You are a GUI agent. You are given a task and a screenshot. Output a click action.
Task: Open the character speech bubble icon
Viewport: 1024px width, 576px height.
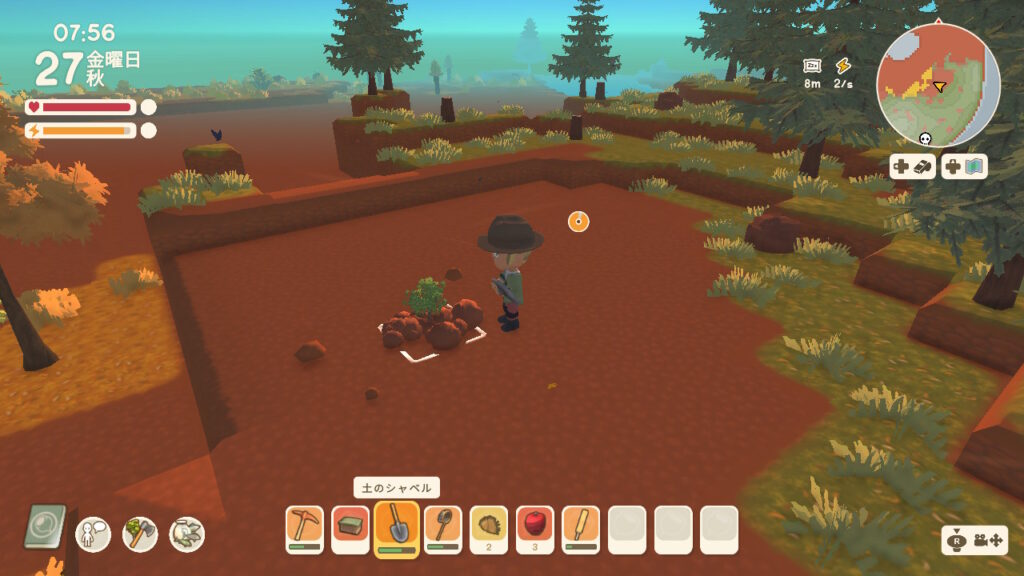tap(93, 533)
